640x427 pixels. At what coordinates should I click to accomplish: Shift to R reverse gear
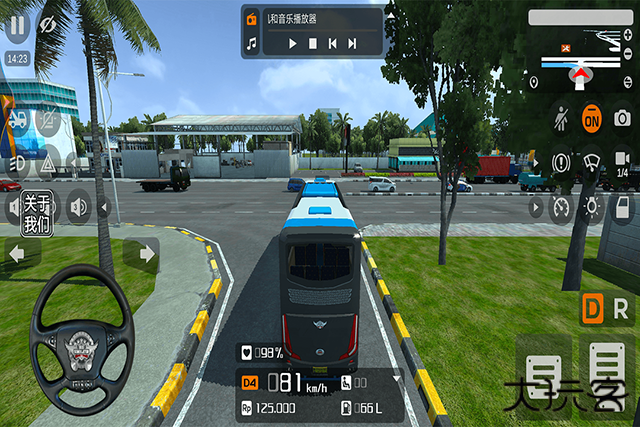[x=621, y=309]
